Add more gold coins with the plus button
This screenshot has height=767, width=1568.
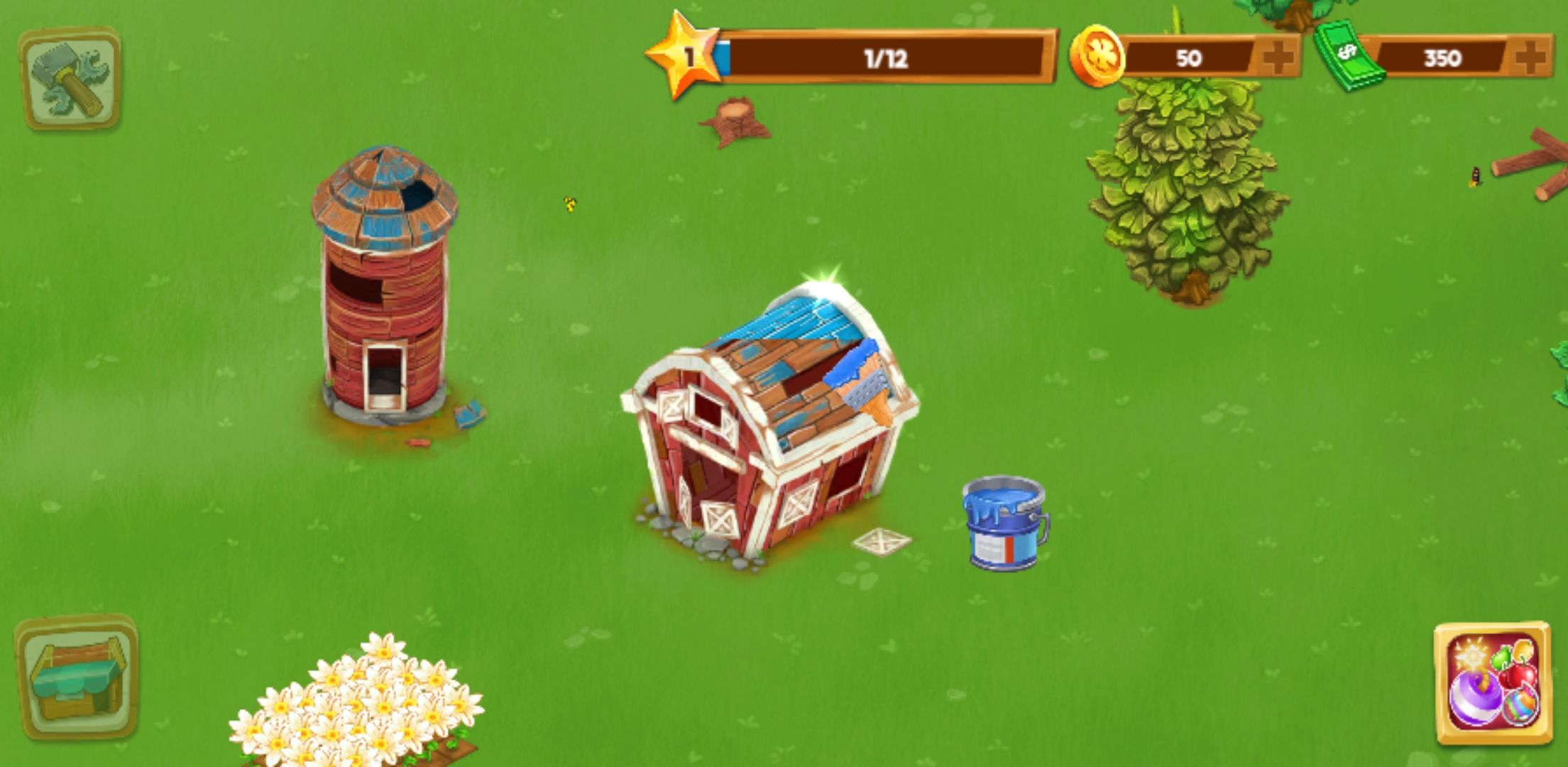(1277, 58)
